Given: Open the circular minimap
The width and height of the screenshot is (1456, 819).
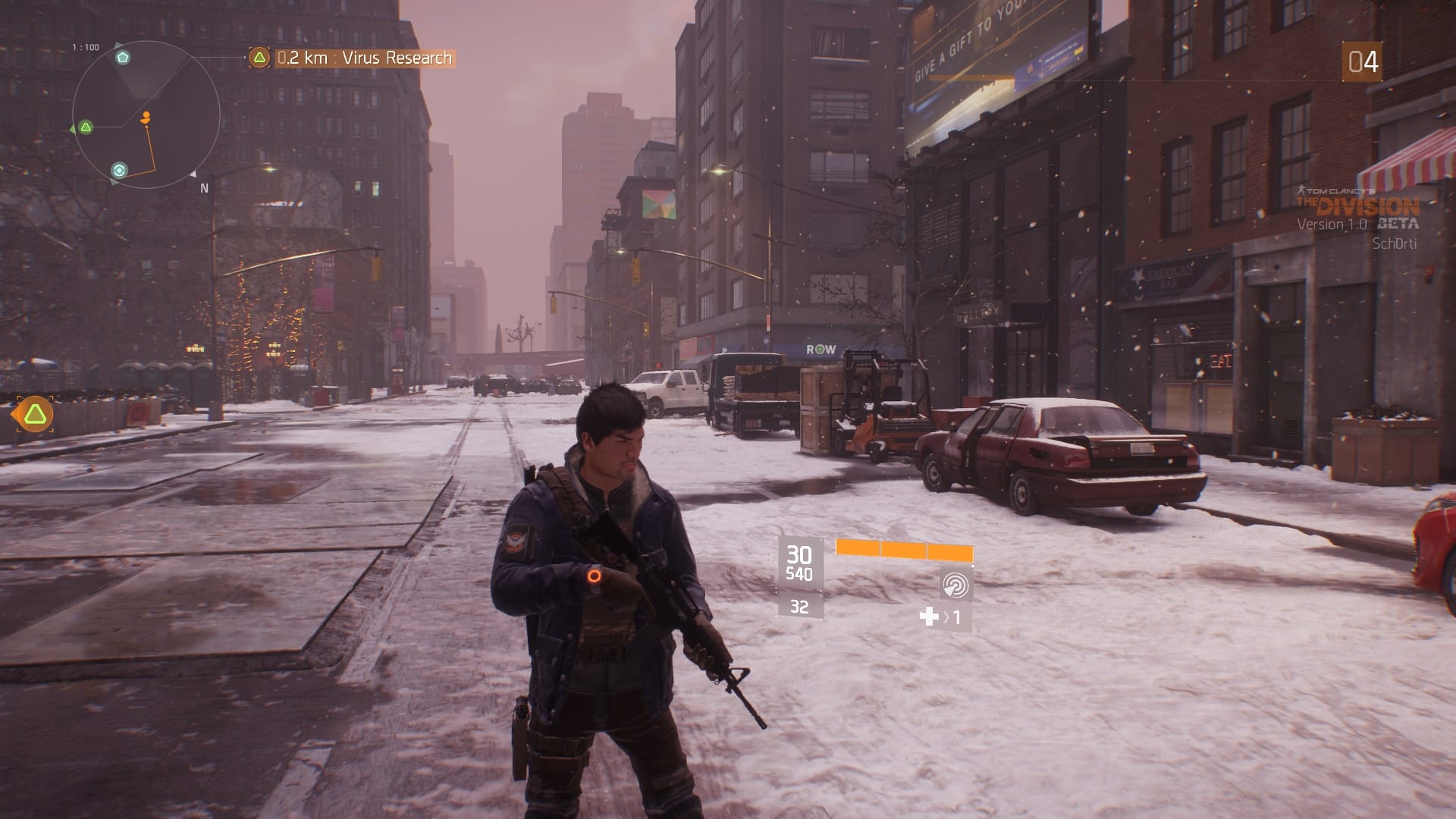Looking at the screenshot, I should coord(146,114).
